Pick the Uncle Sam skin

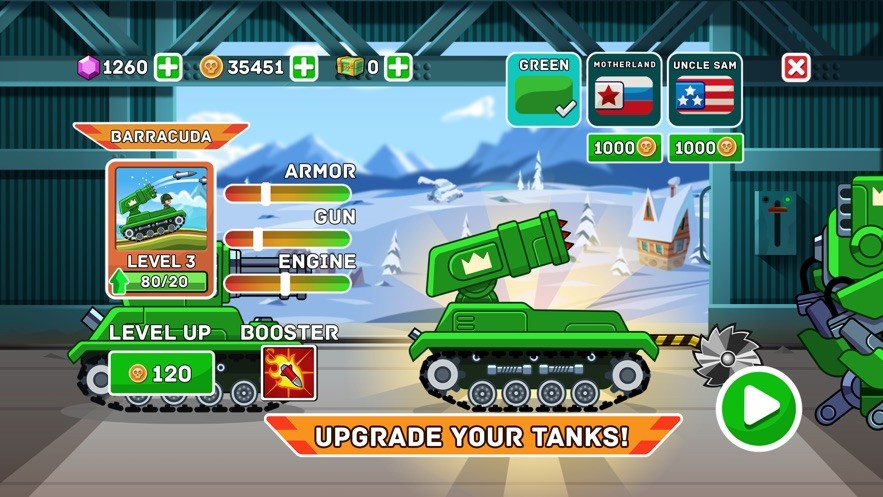point(705,90)
